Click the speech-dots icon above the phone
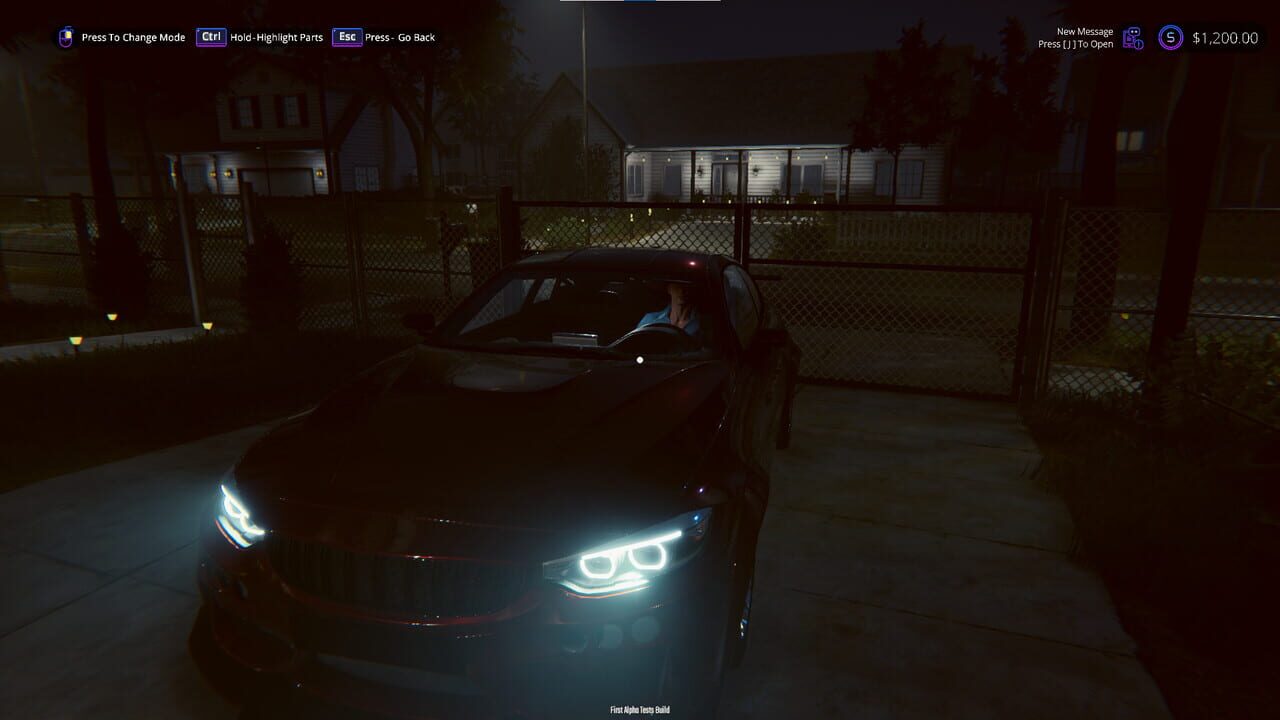The height and width of the screenshot is (720, 1280). coord(1135,31)
